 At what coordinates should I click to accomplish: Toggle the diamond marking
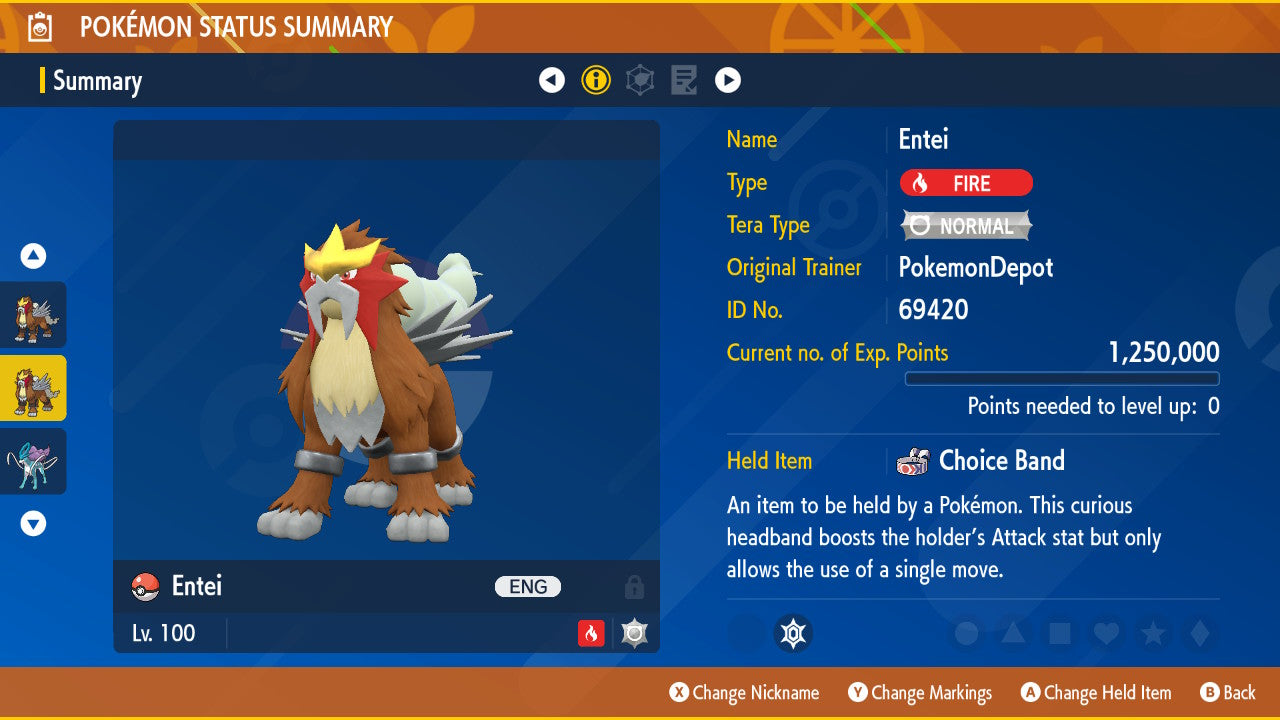(1198, 633)
